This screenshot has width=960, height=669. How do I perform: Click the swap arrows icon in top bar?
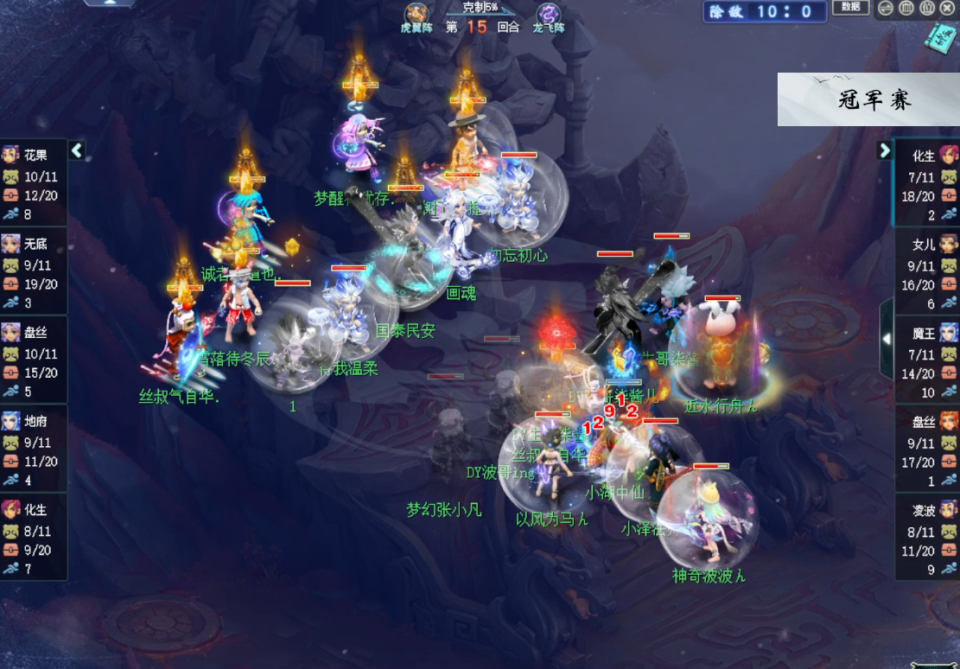tap(885, 9)
